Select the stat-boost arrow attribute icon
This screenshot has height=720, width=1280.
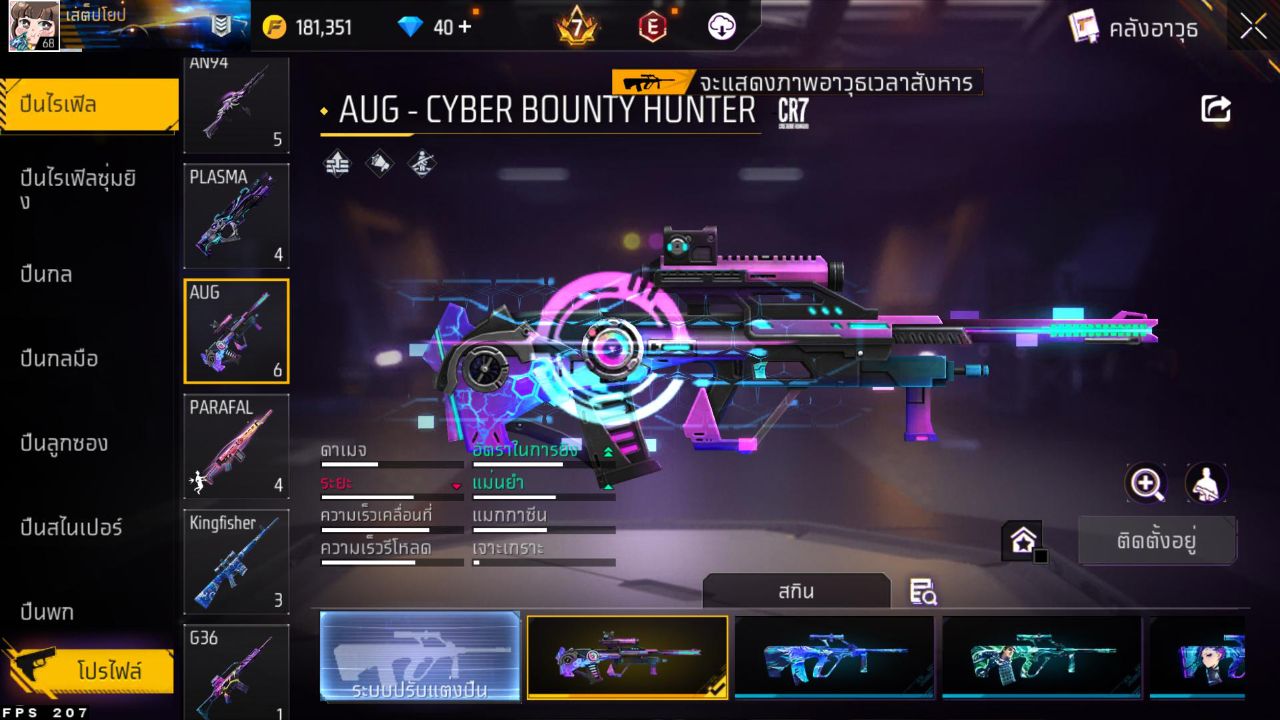point(337,163)
